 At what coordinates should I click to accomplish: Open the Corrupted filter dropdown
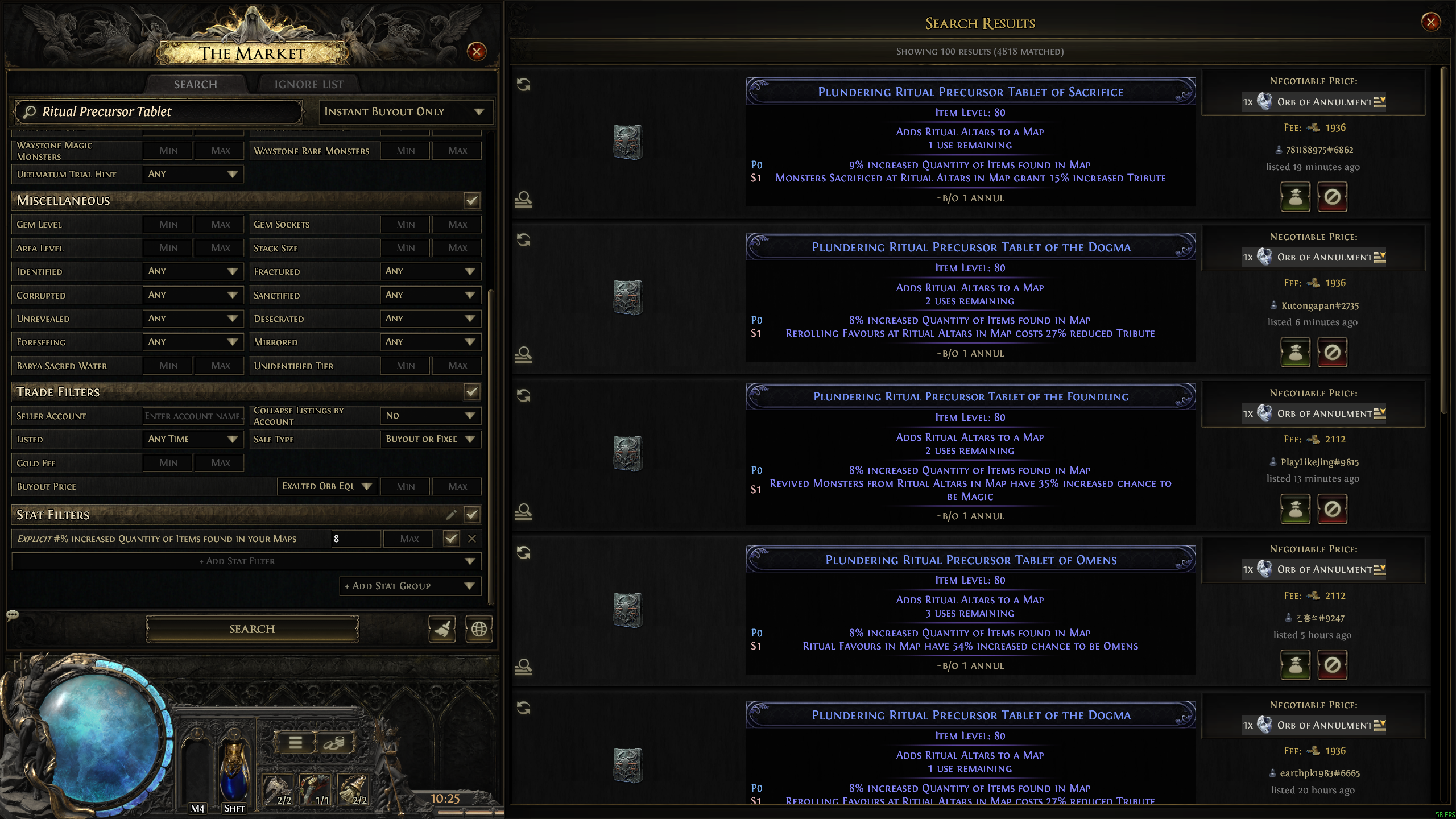click(193, 295)
